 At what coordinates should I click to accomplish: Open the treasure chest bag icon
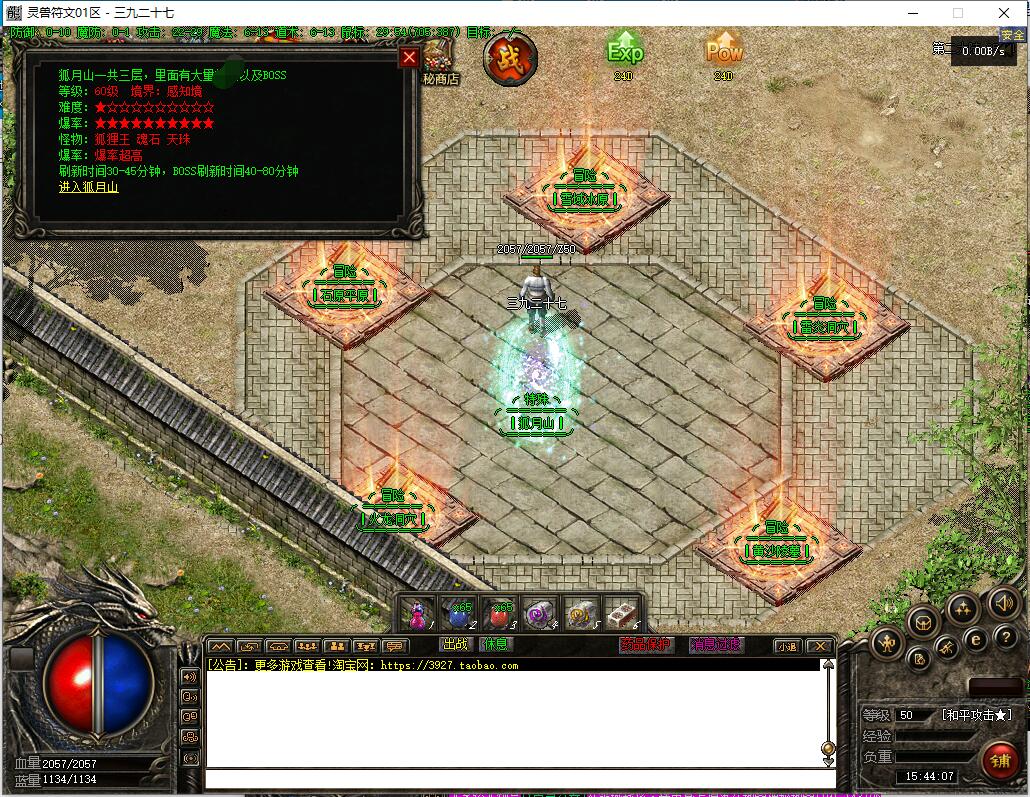click(x=923, y=623)
